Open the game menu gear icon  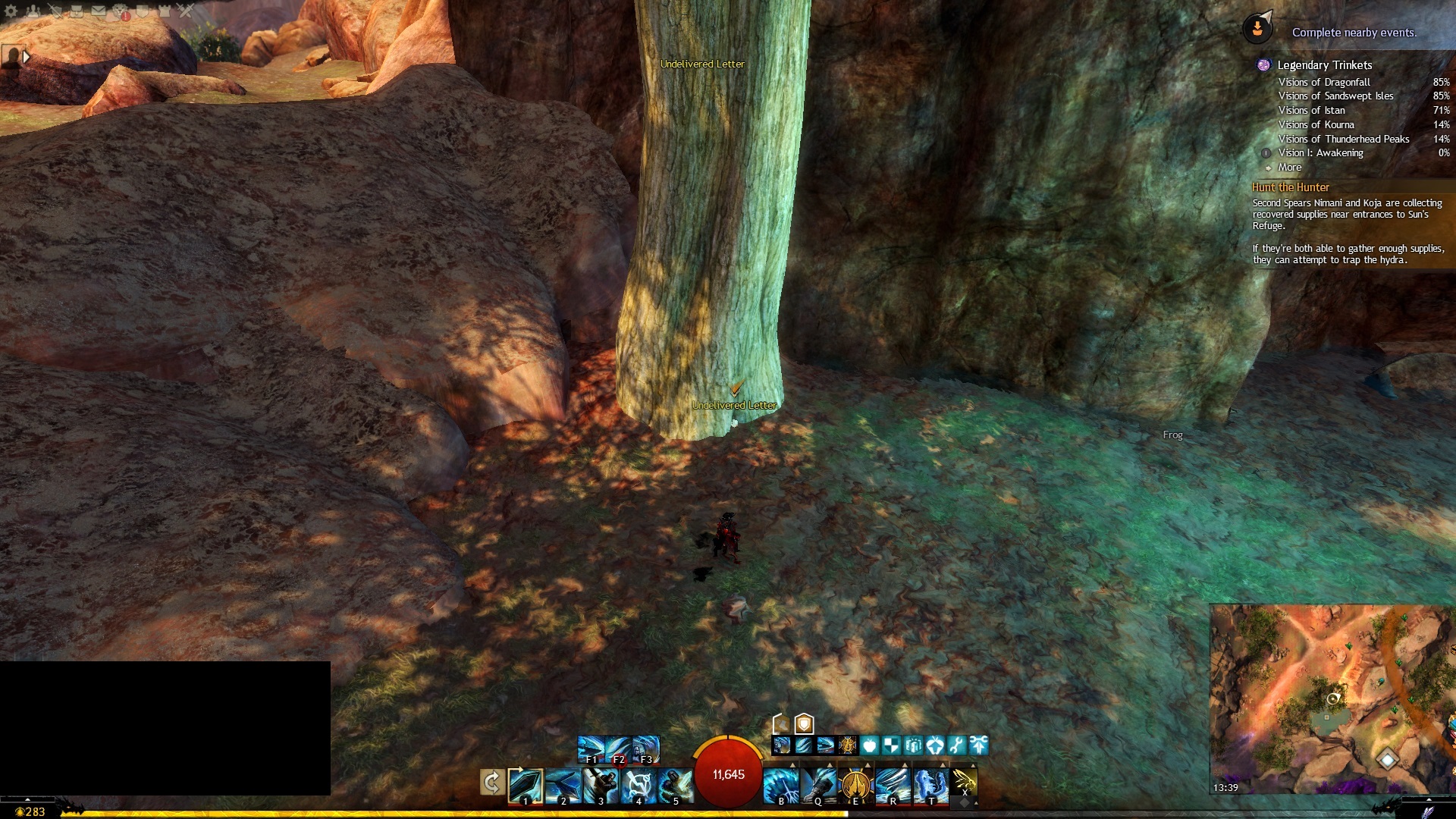tap(11, 11)
